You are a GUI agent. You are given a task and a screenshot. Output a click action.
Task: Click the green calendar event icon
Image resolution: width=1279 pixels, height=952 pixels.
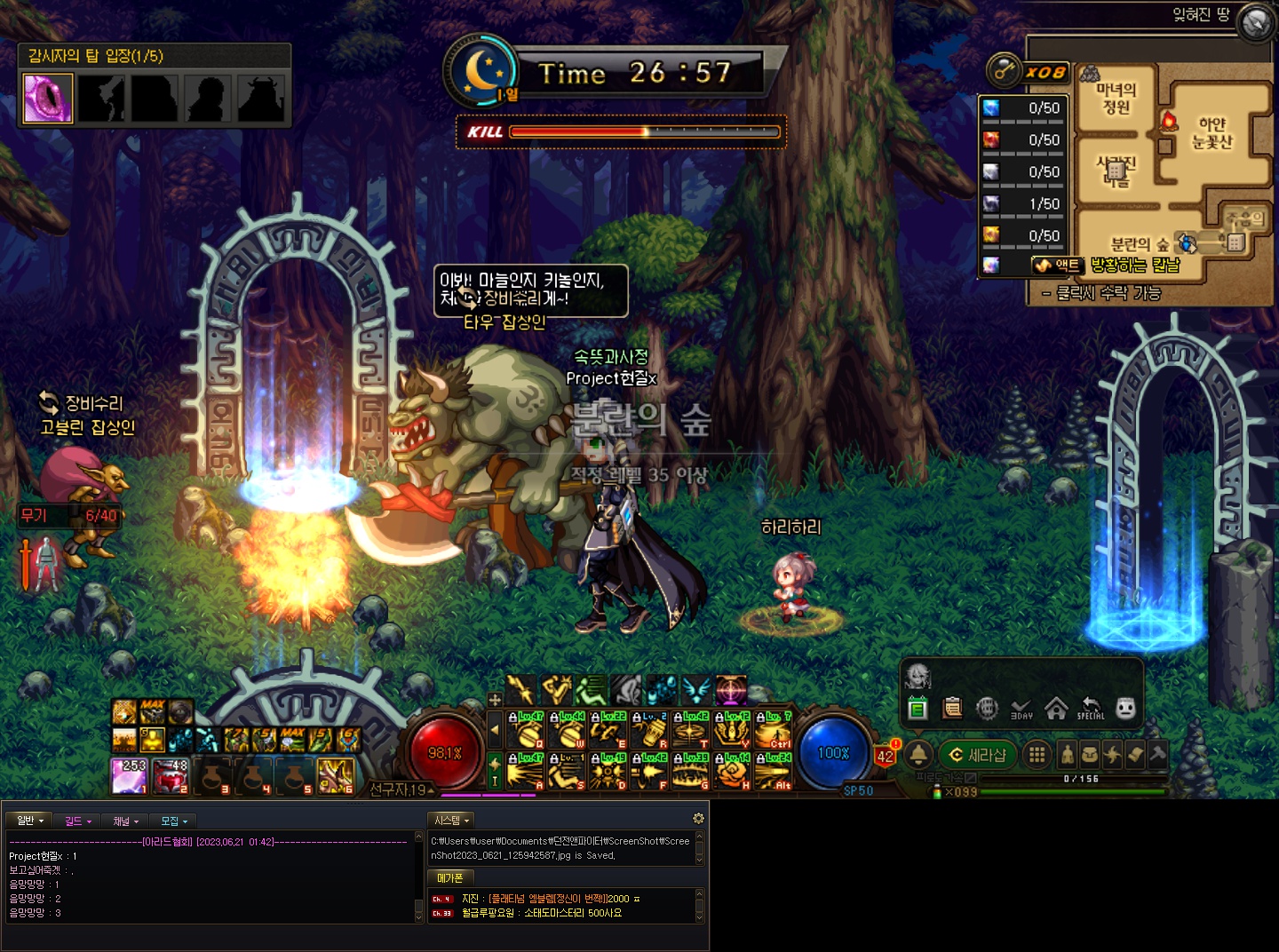[918, 708]
